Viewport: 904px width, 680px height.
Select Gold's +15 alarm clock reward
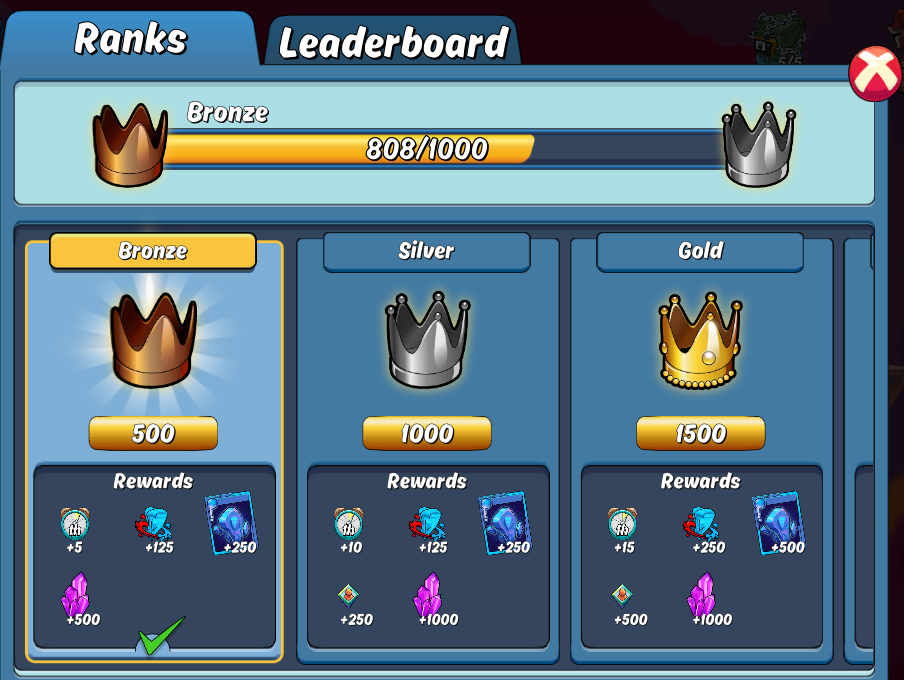click(622, 527)
